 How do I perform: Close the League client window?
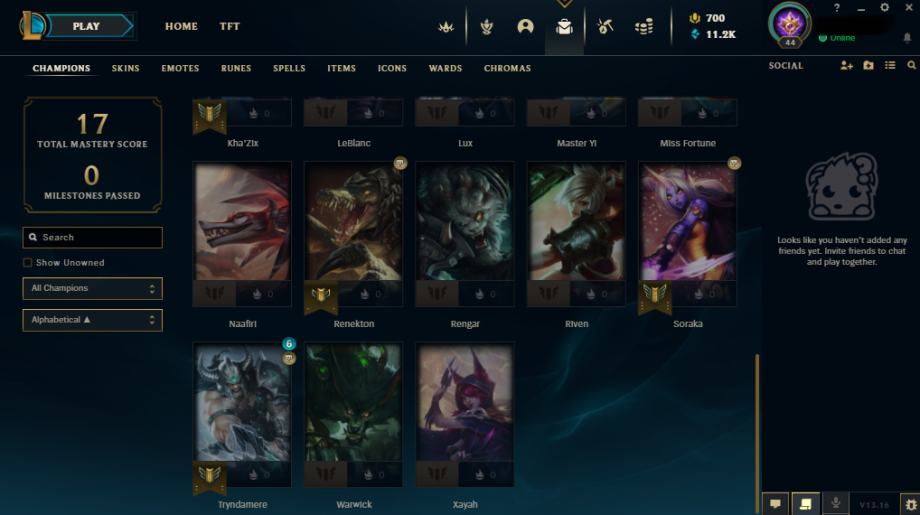click(x=907, y=8)
